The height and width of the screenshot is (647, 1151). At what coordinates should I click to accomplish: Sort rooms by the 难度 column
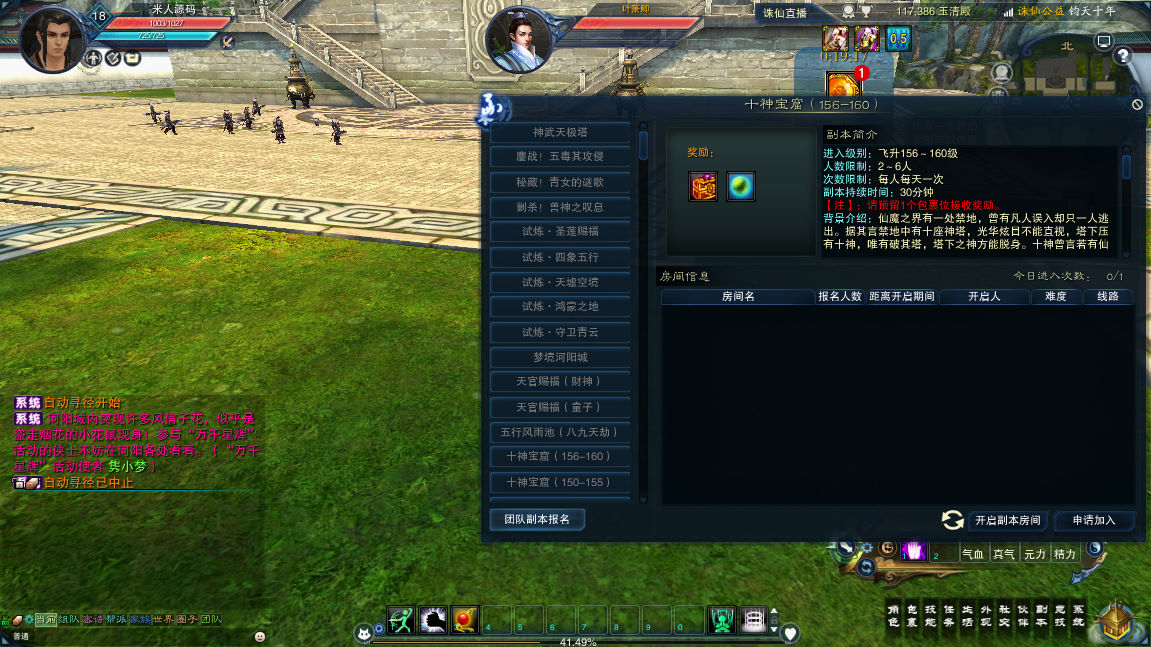[1056, 297]
